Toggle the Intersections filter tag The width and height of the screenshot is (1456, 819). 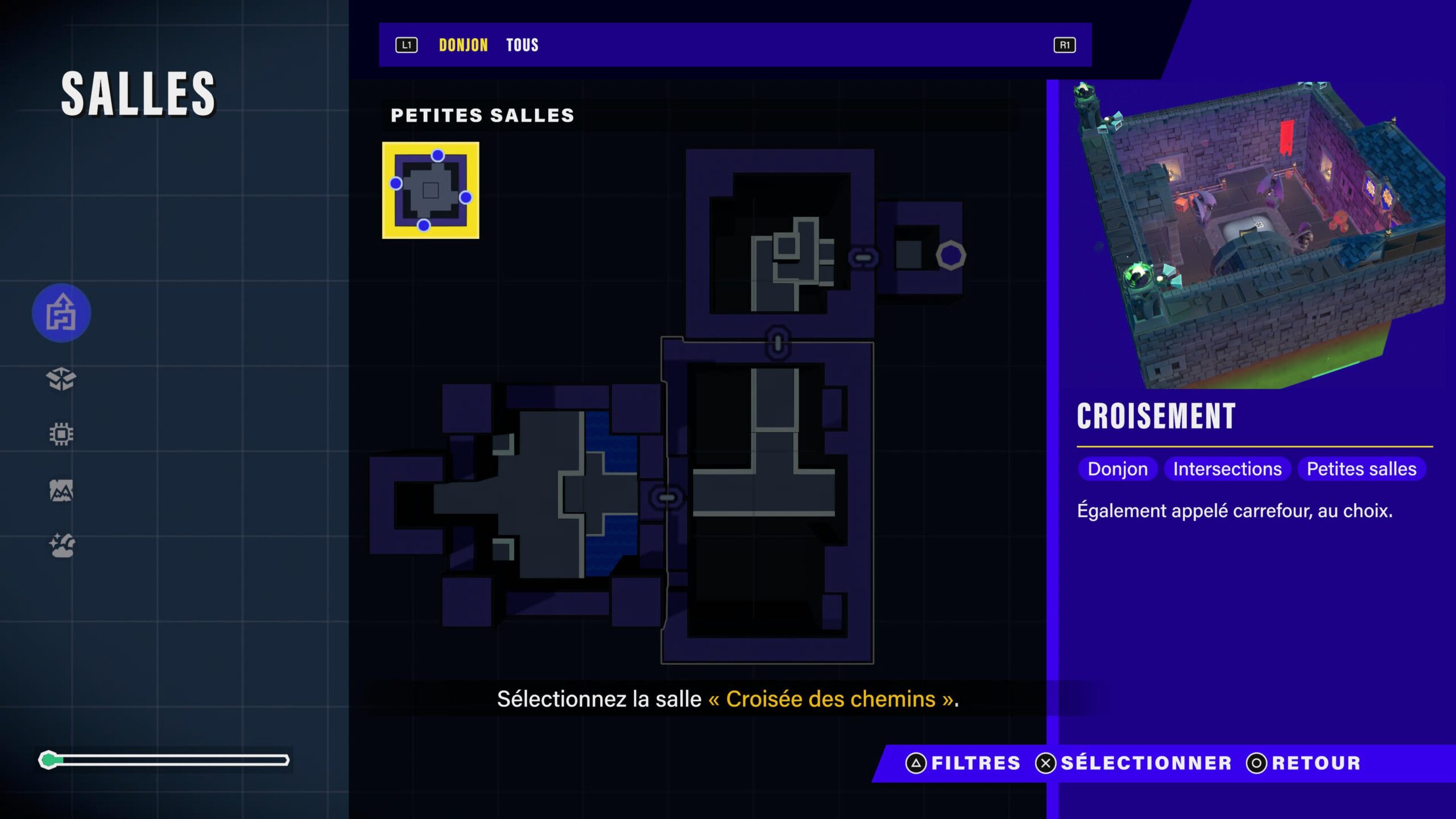coord(1227,469)
